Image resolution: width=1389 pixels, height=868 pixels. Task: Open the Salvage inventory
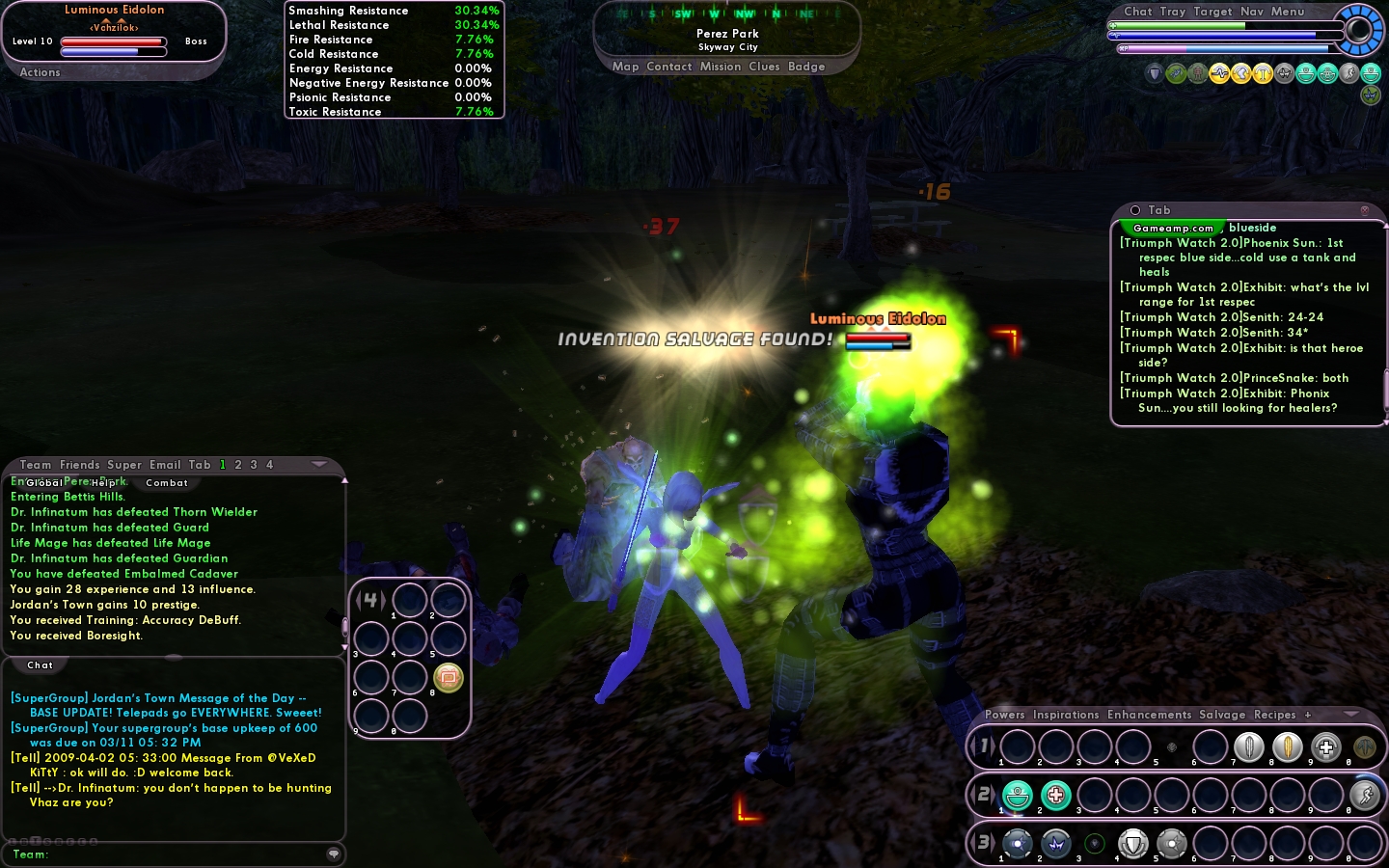click(1222, 715)
